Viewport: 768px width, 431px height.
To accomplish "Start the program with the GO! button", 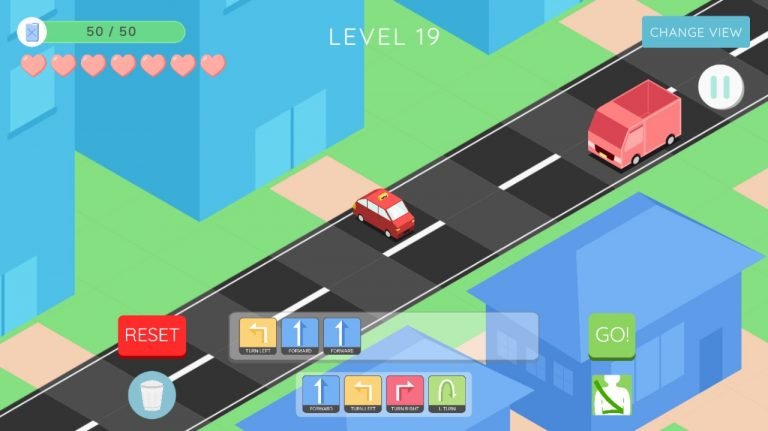I will click(612, 335).
